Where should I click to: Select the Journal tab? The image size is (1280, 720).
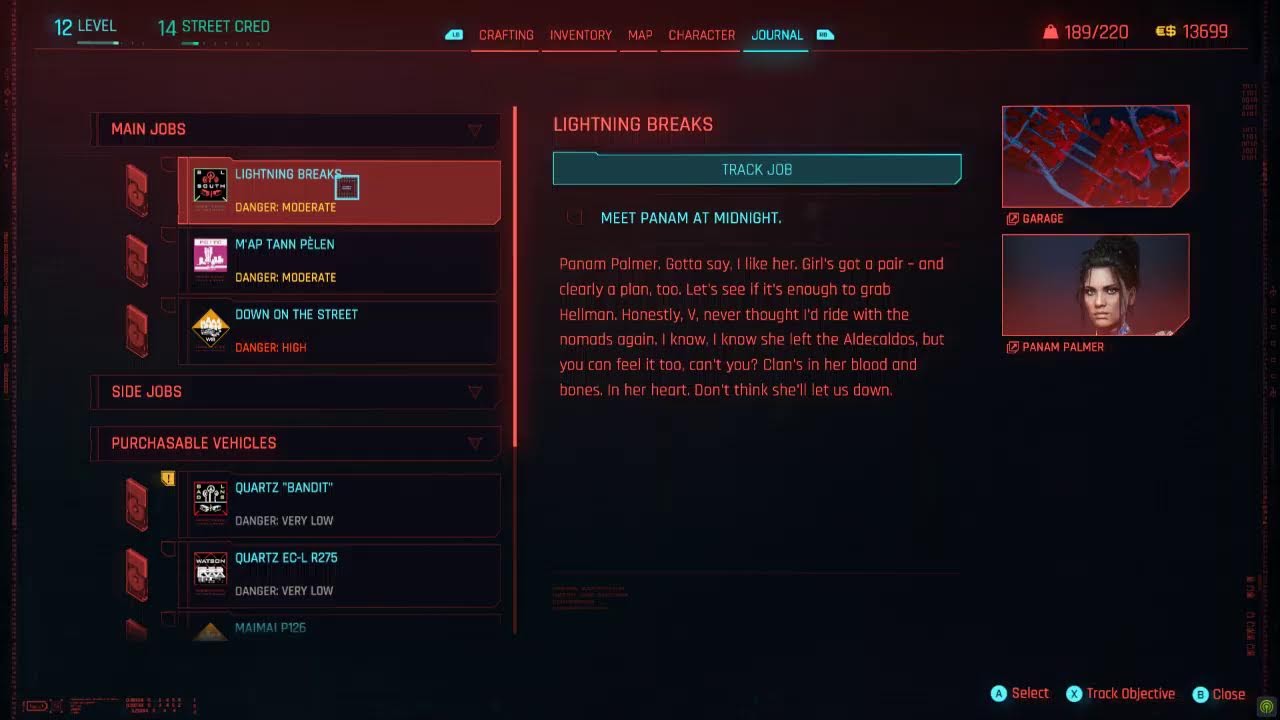point(777,35)
